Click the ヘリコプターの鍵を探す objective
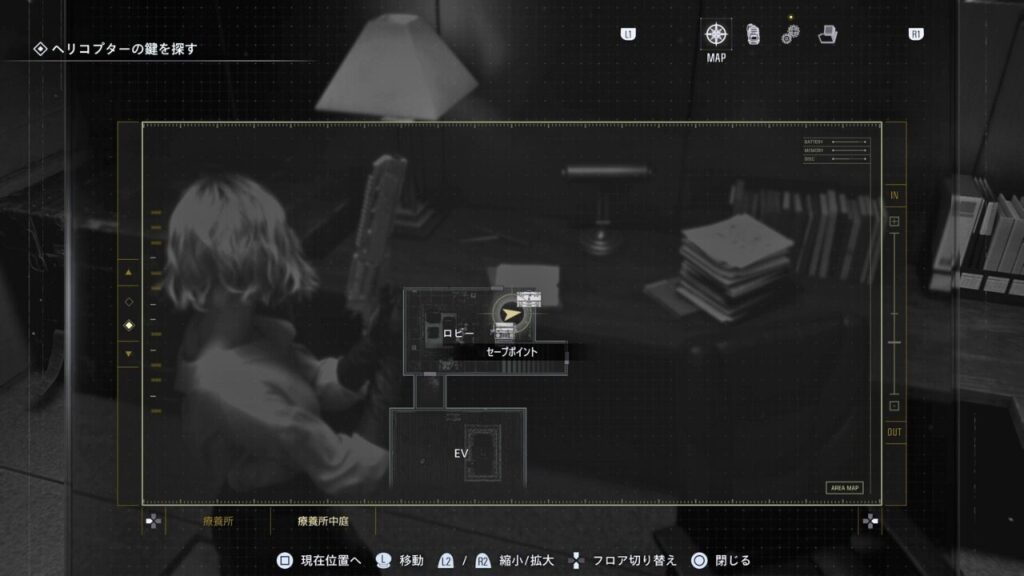This screenshot has height=576, width=1024. (x=122, y=48)
